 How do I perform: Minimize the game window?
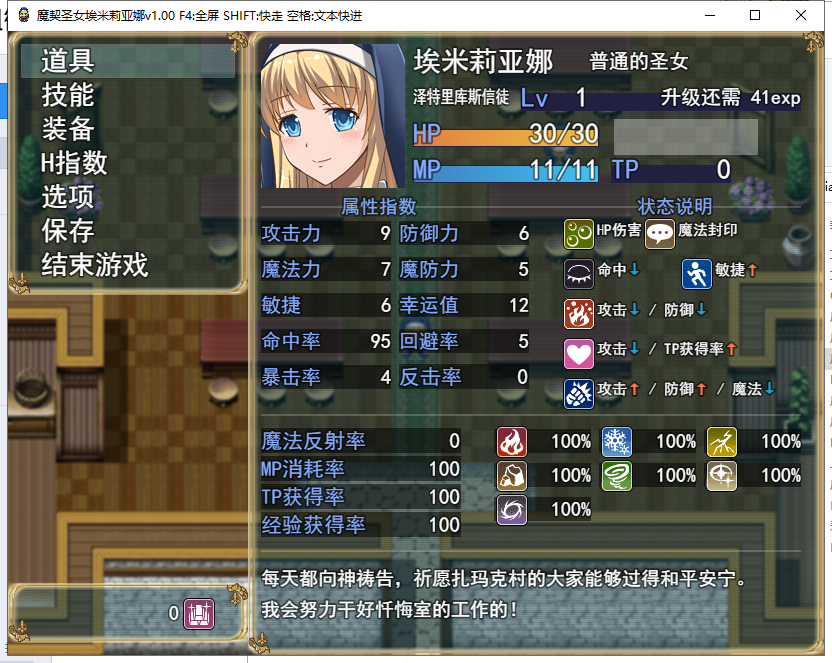(x=709, y=15)
